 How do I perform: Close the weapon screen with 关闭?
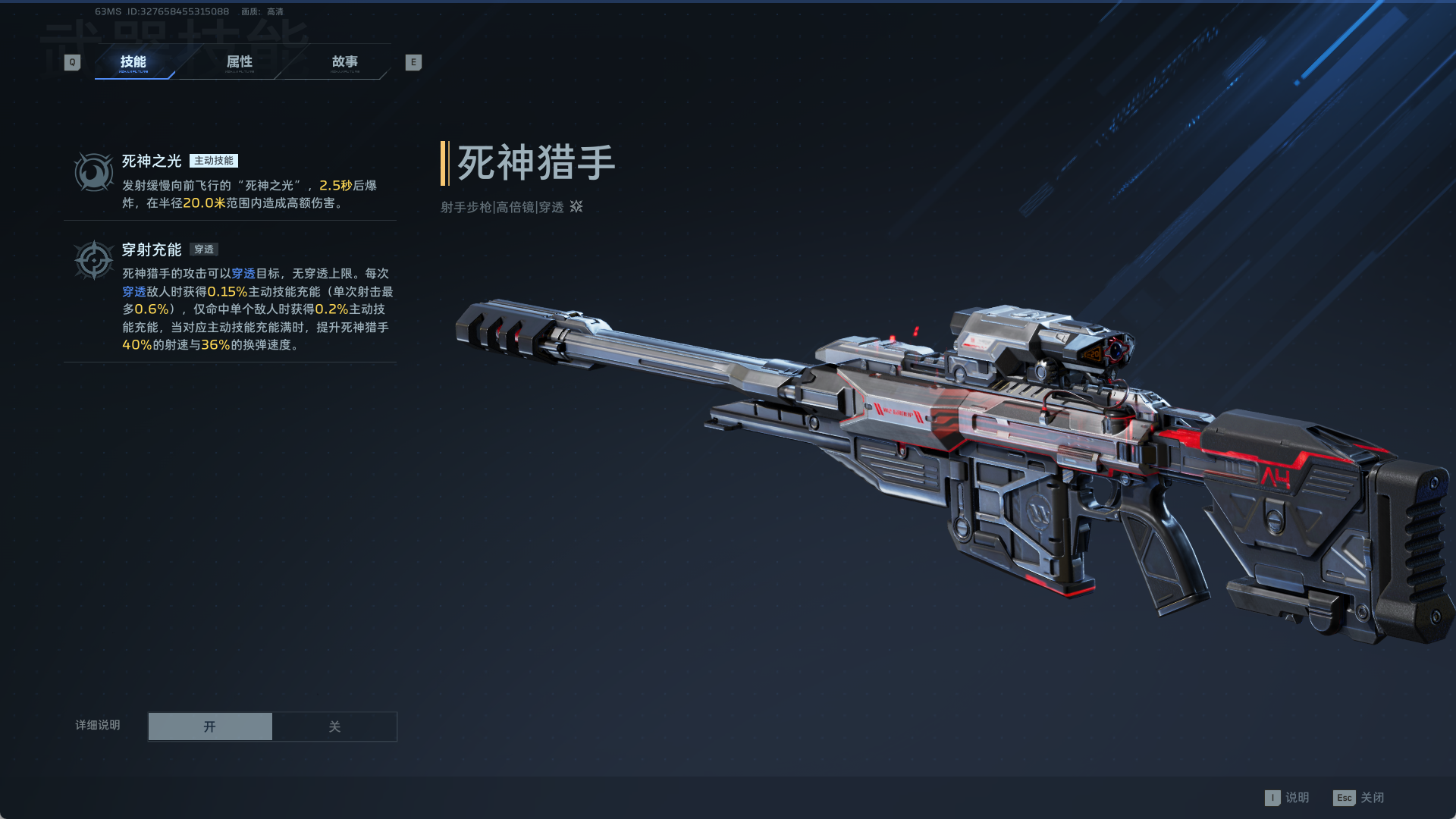click(x=1359, y=798)
